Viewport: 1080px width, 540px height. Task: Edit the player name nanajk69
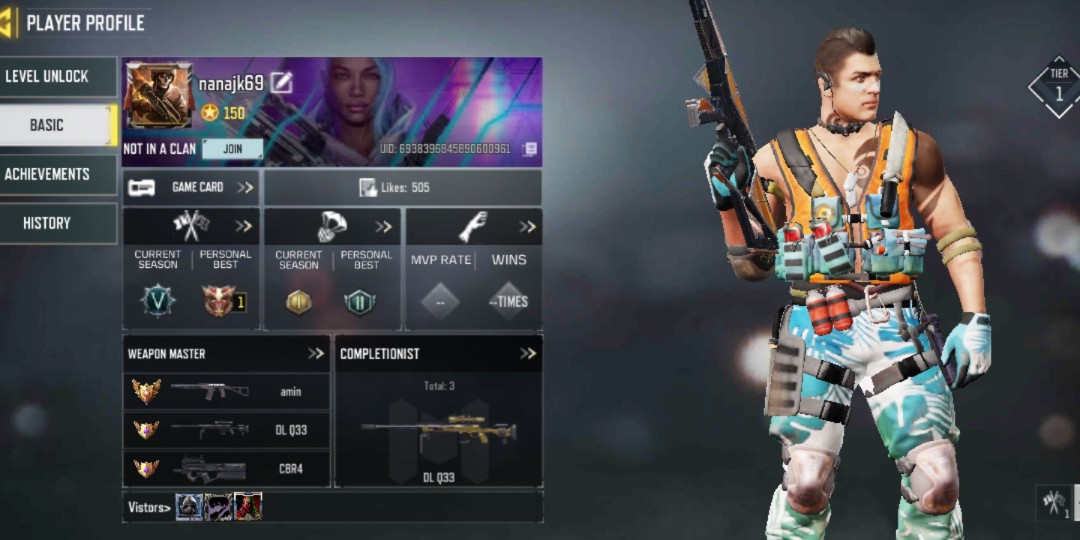[x=281, y=84]
